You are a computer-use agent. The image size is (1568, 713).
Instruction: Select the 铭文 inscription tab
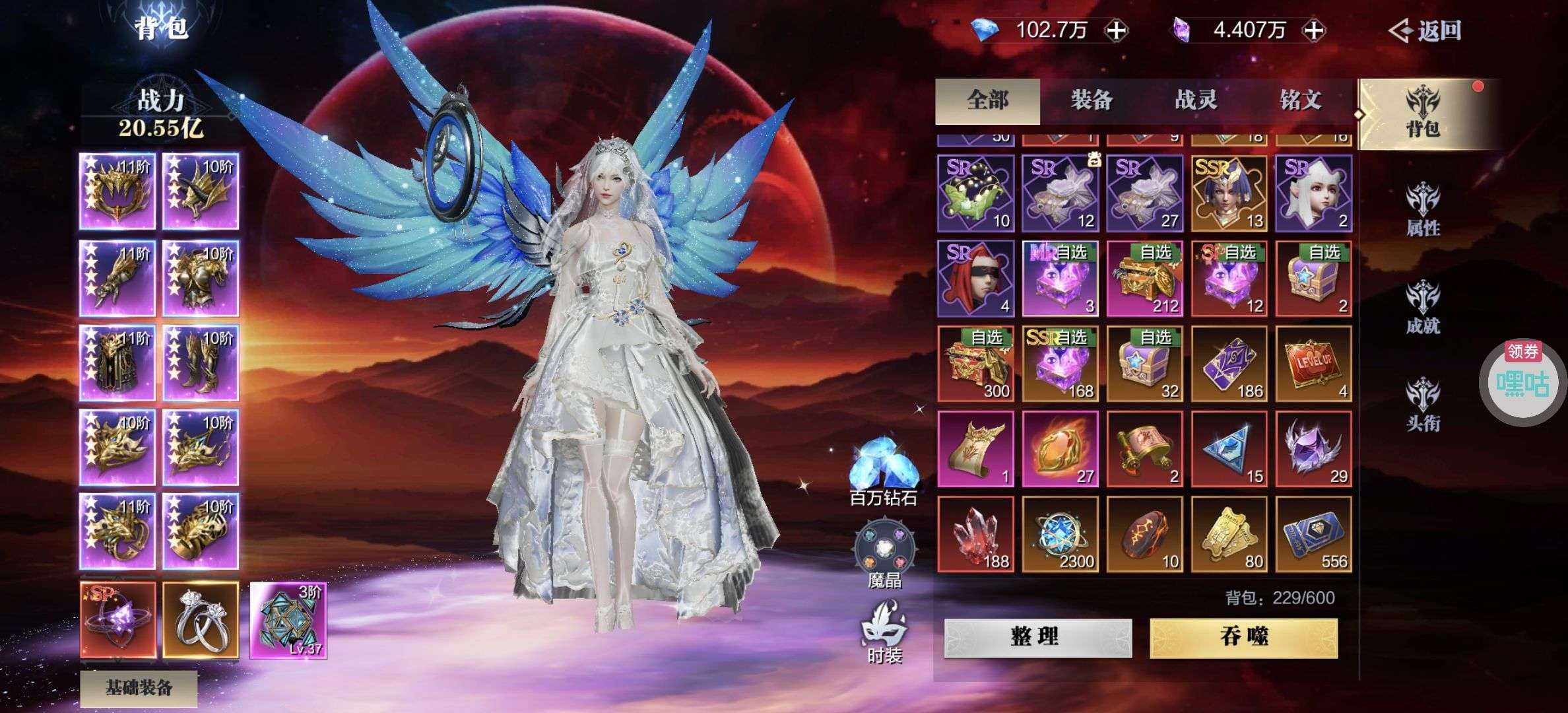[1300, 100]
